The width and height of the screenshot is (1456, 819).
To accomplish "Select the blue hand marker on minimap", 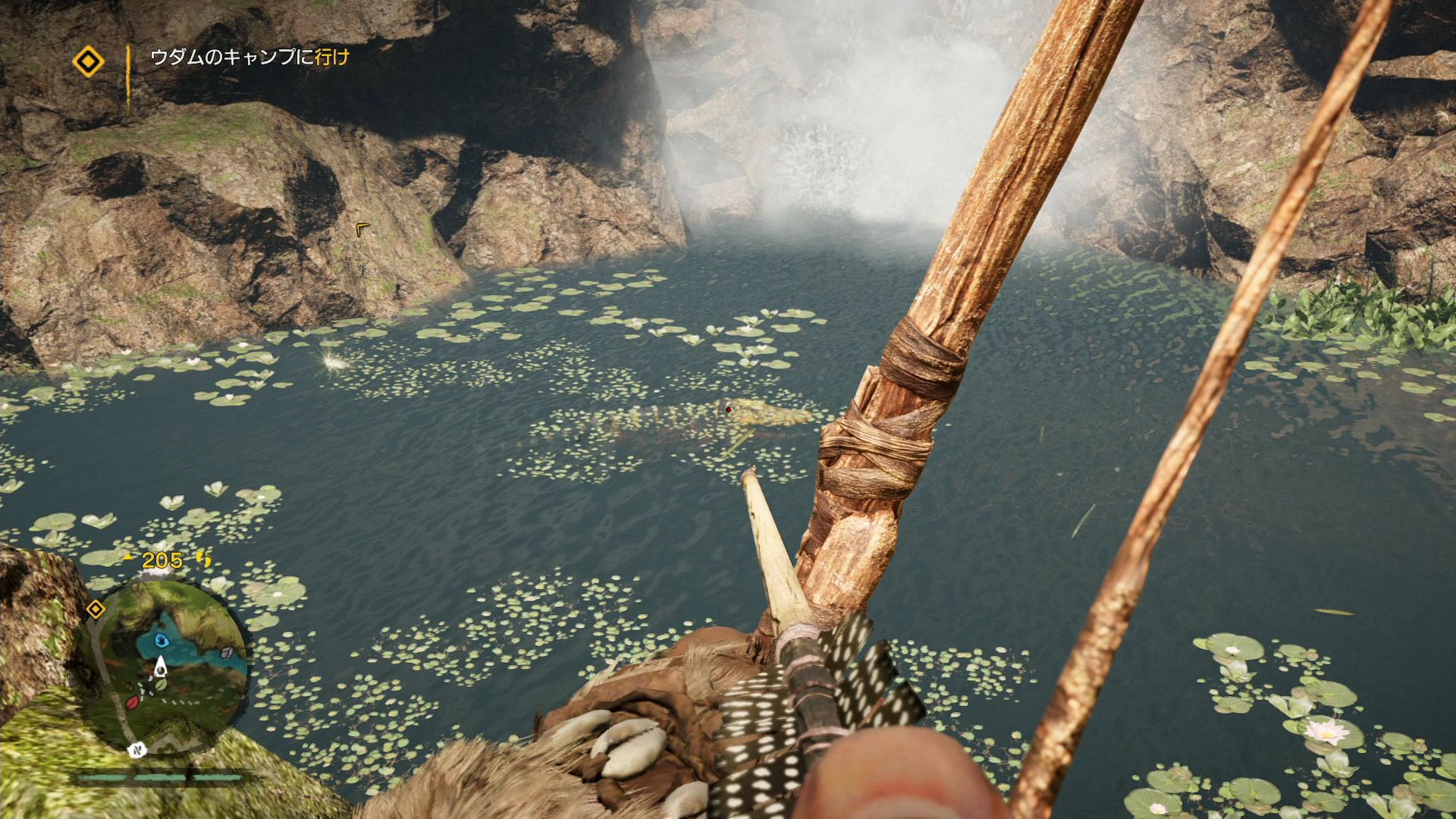I will [161, 641].
